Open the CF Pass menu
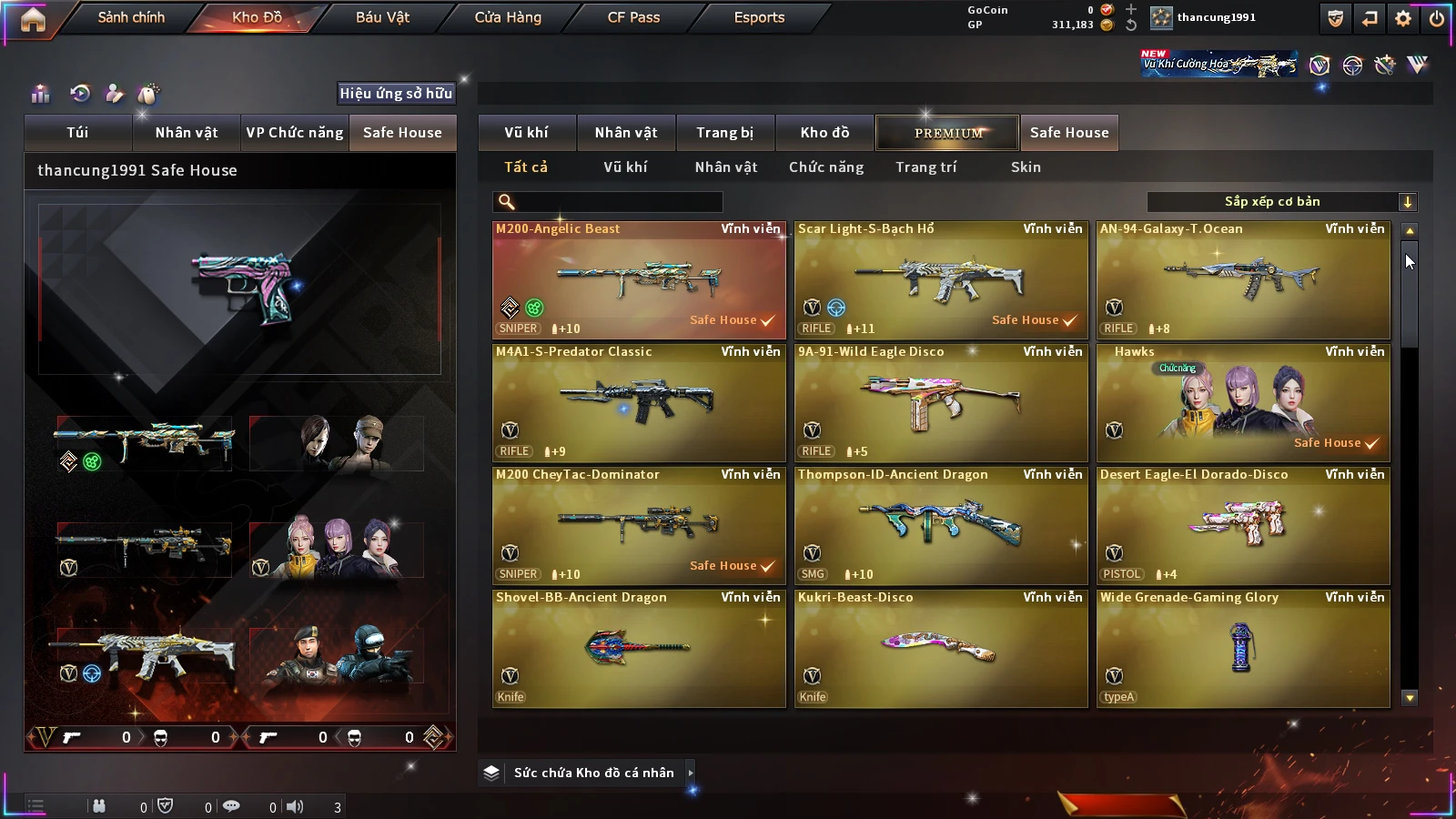Viewport: 1456px width, 819px height. tap(633, 17)
